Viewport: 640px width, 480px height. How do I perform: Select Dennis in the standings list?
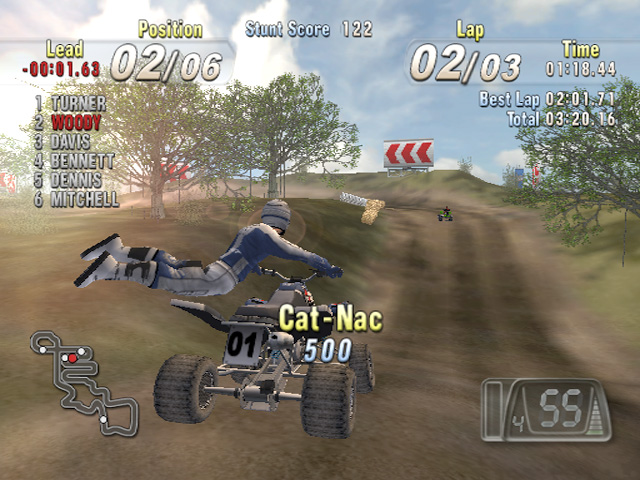click(x=76, y=180)
